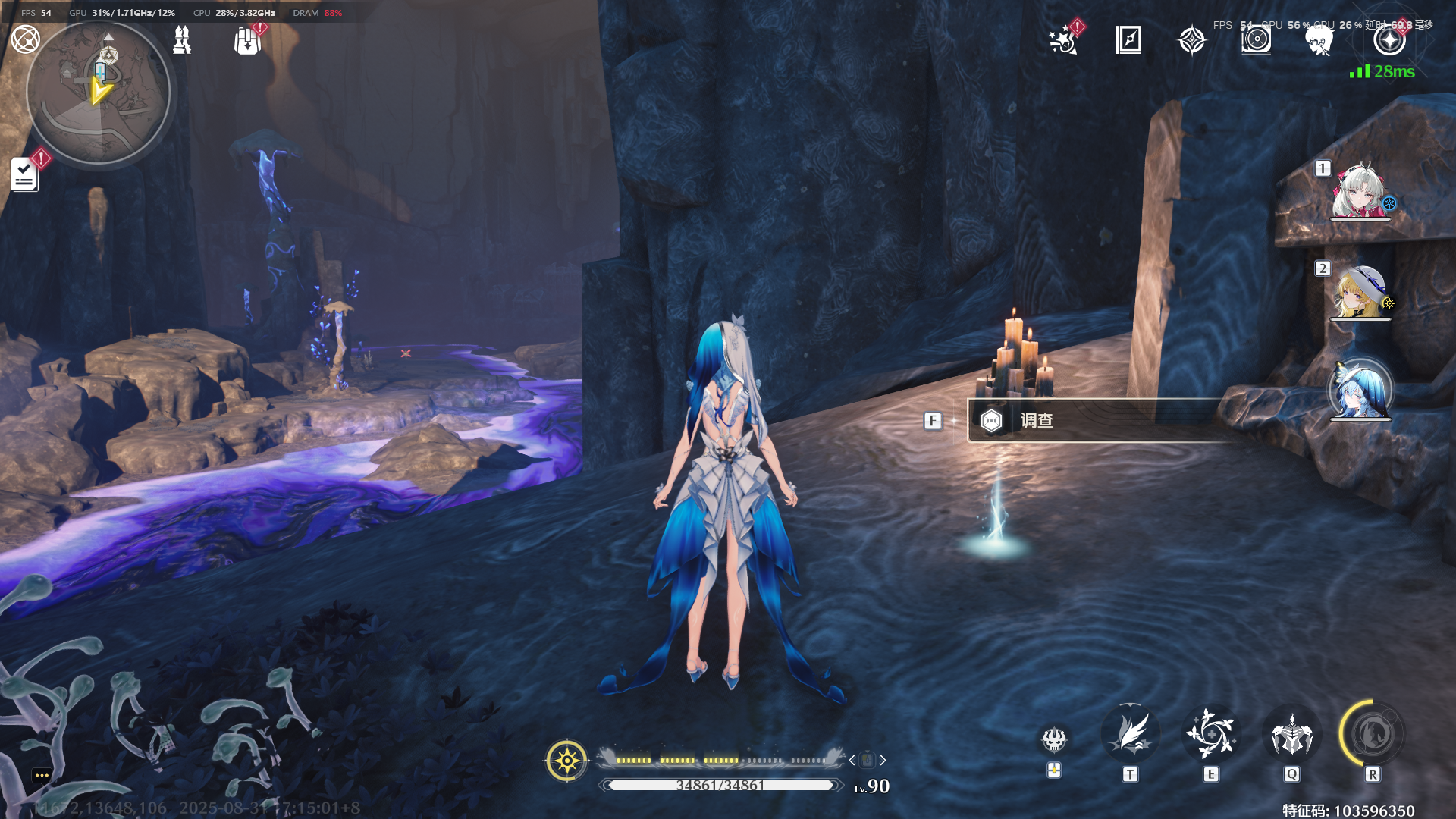Screen dimensions: 1456x819
Task: Activate the swirling resonance skill icon
Action: click(x=1211, y=734)
